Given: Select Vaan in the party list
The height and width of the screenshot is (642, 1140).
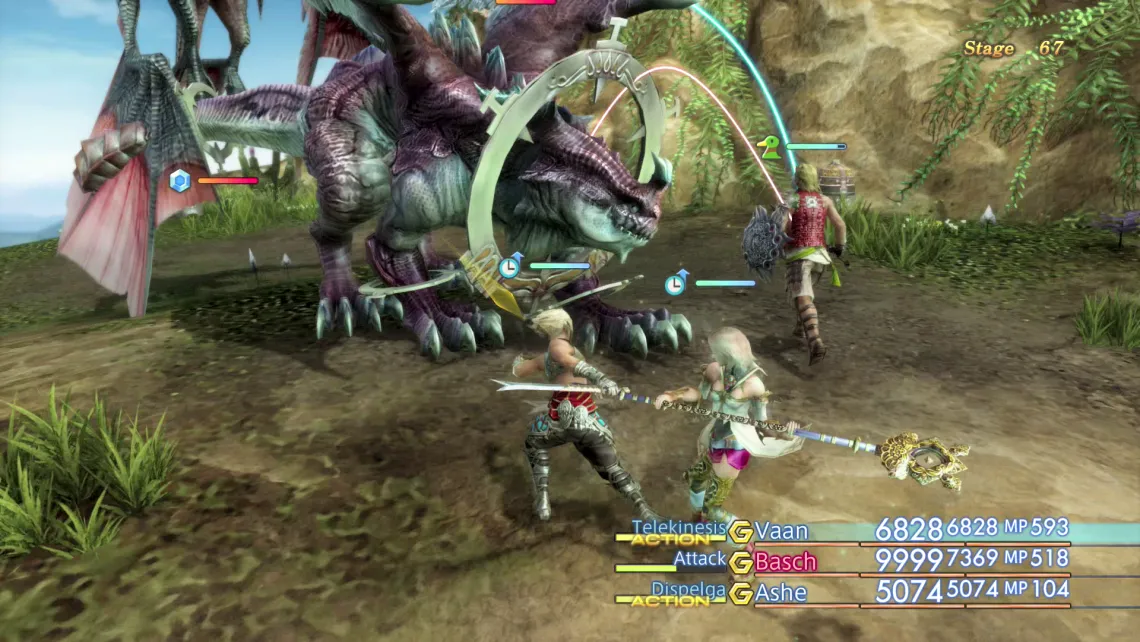Looking at the screenshot, I should [781, 531].
